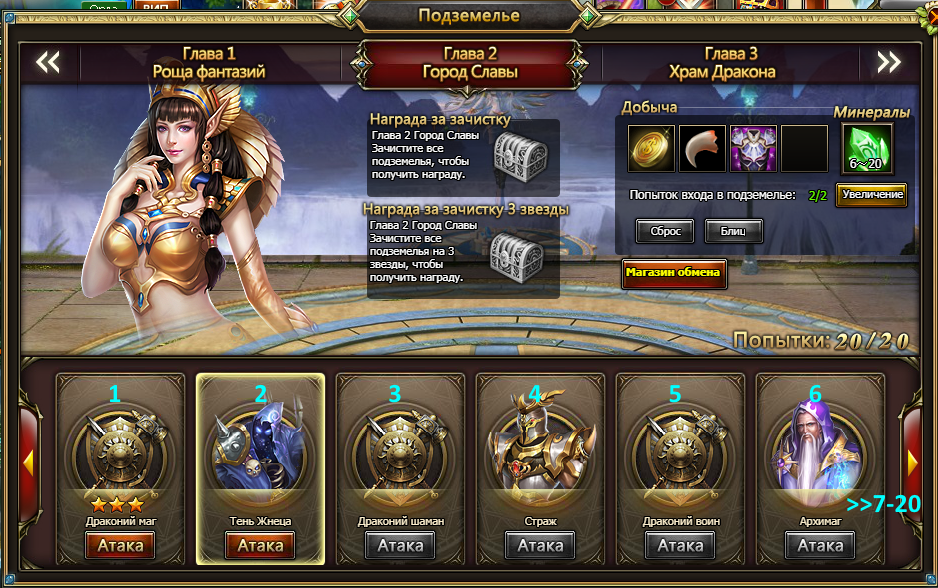Switch to the Глава 1 Роща фантазий tab
This screenshot has width=938, height=588.
coord(209,62)
